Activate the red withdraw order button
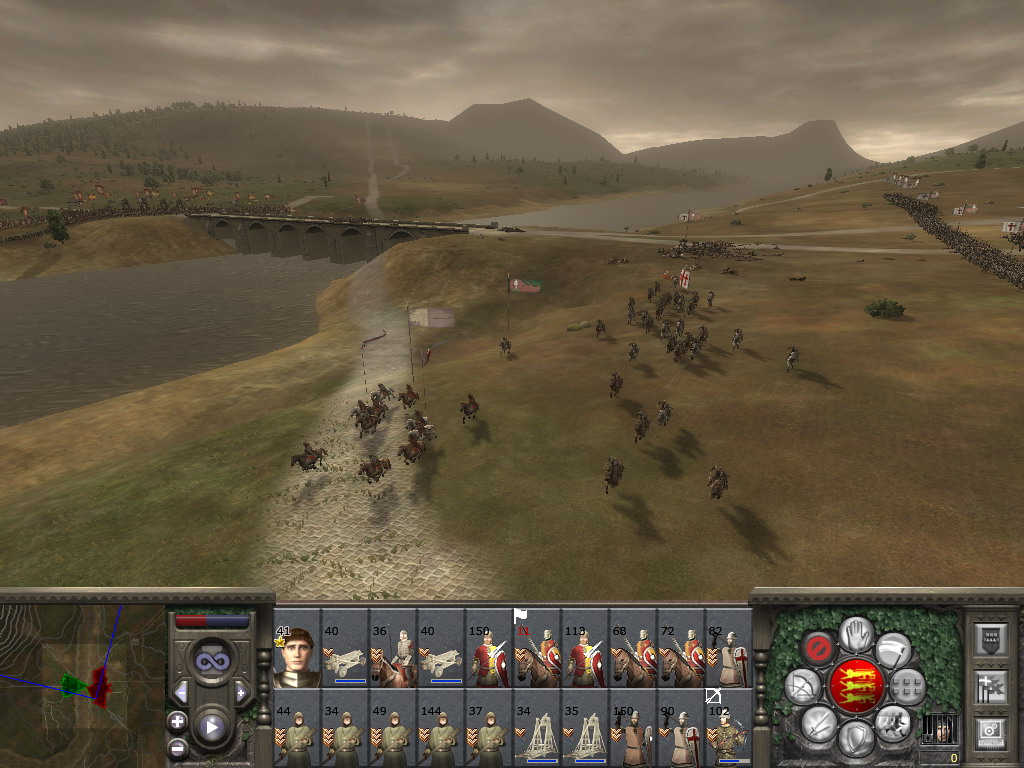Screen dimensions: 1024x768 (x=819, y=648)
